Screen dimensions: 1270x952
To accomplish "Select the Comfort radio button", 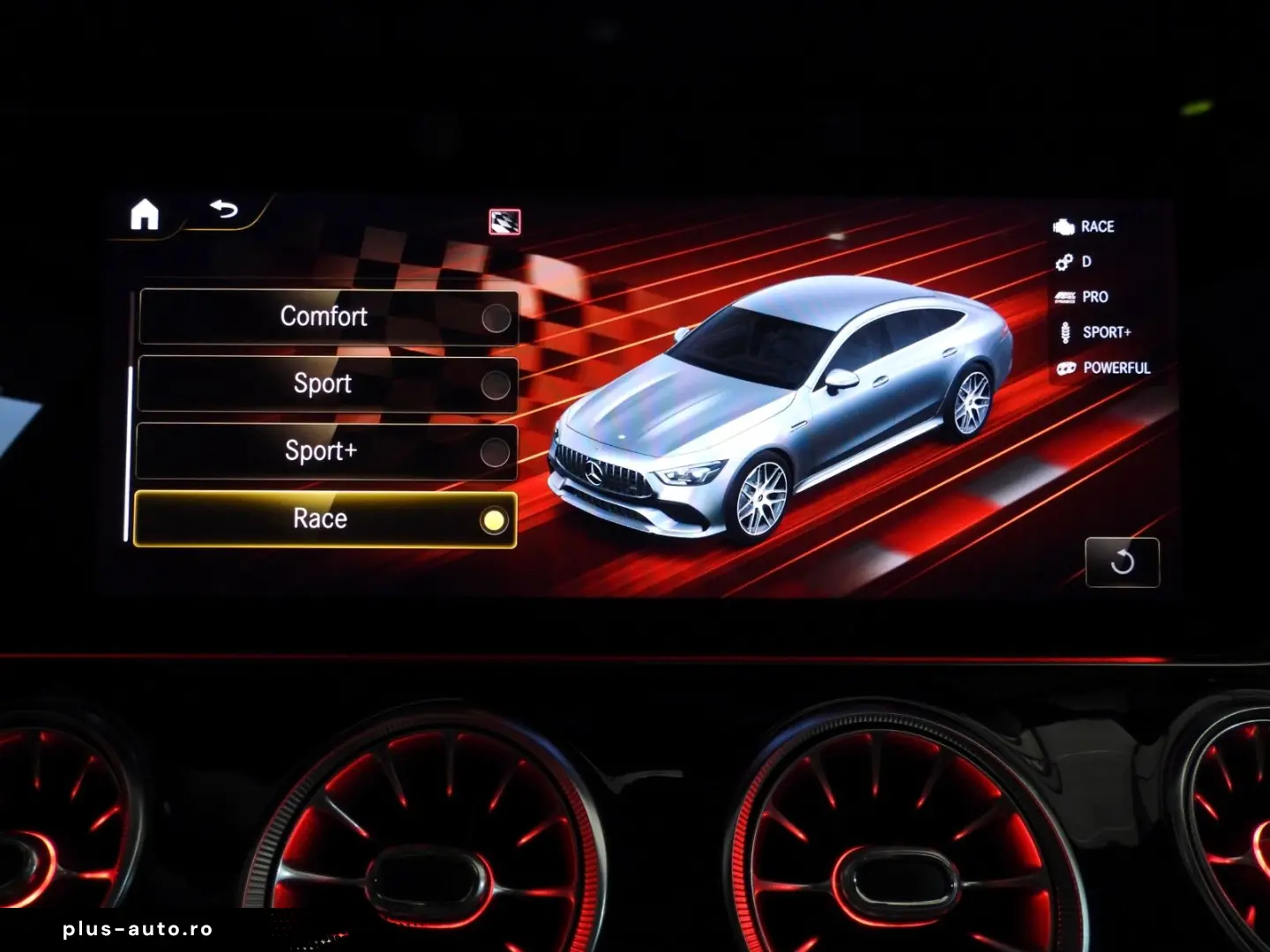I will coord(494,316).
